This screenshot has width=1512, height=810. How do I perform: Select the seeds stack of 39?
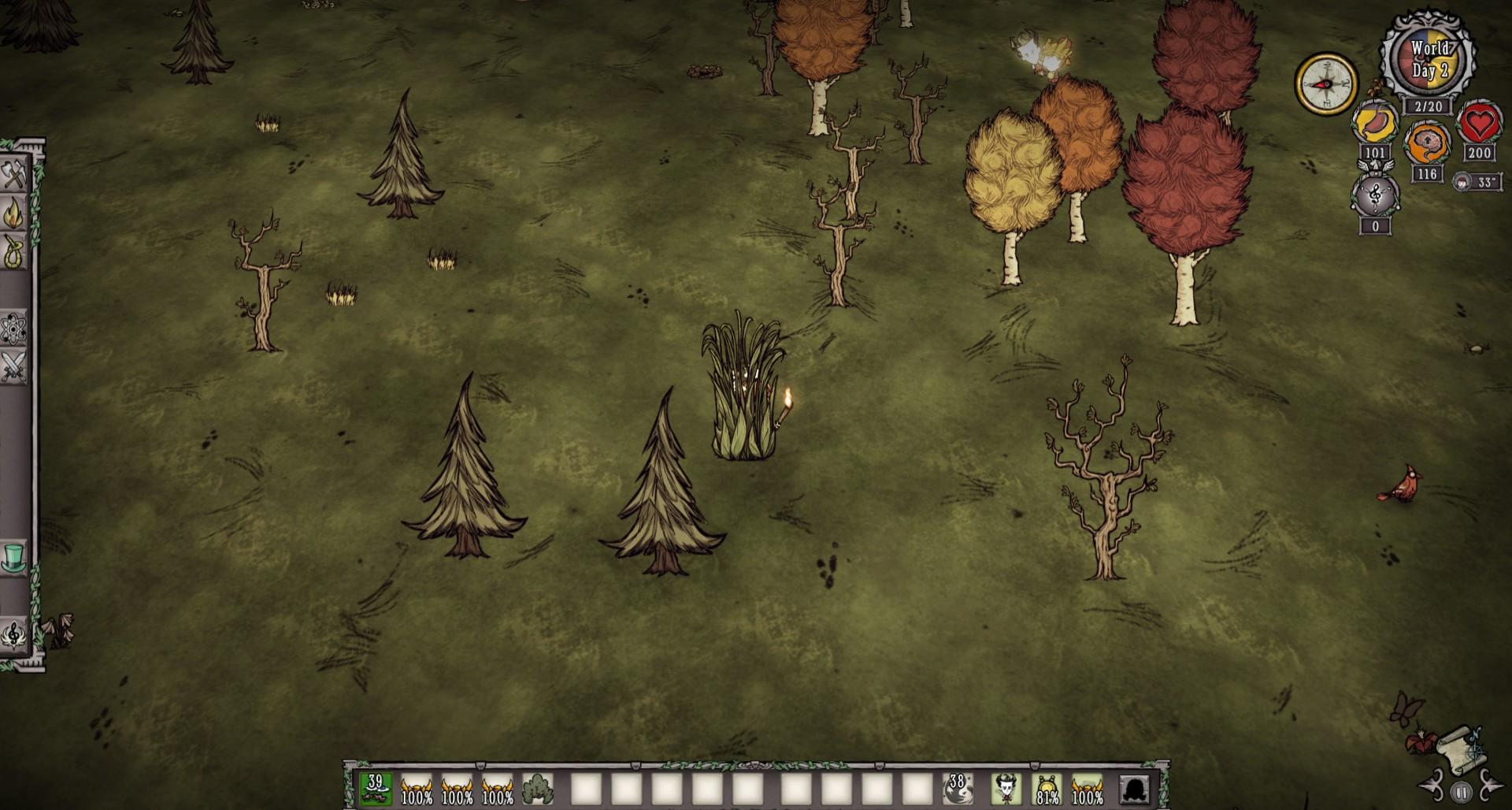376,789
